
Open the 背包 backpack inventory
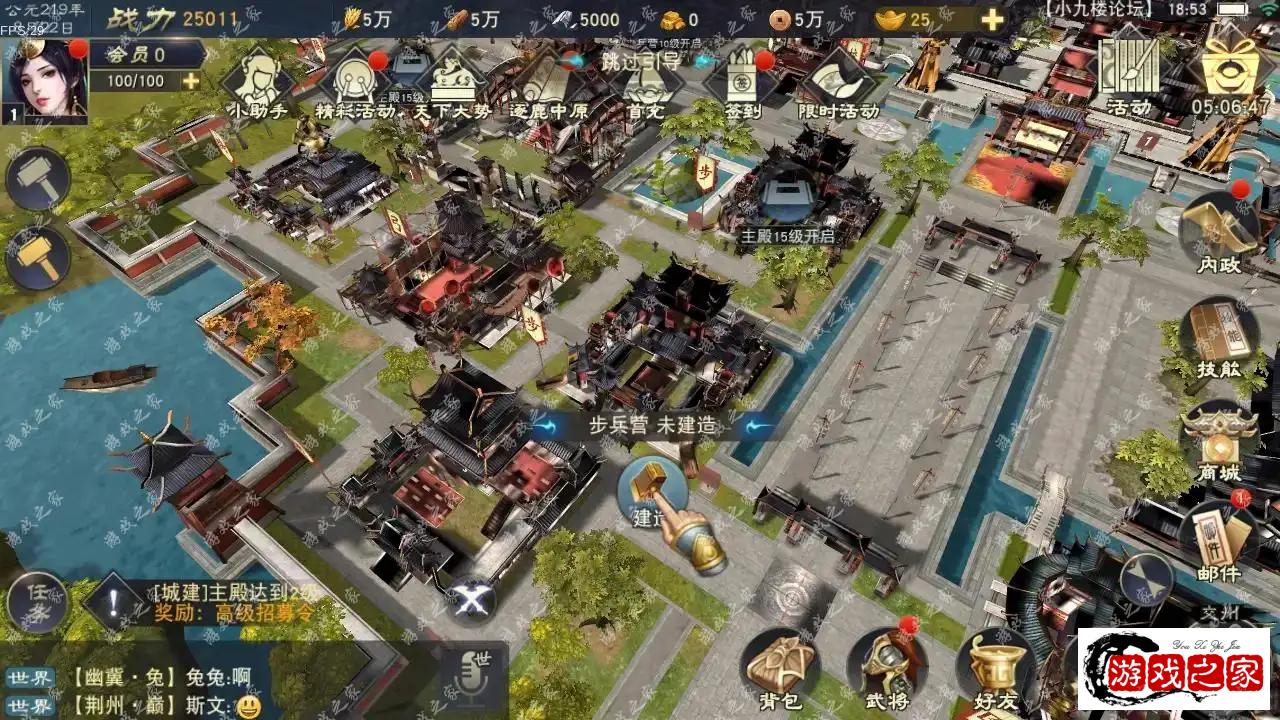click(x=780, y=668)
